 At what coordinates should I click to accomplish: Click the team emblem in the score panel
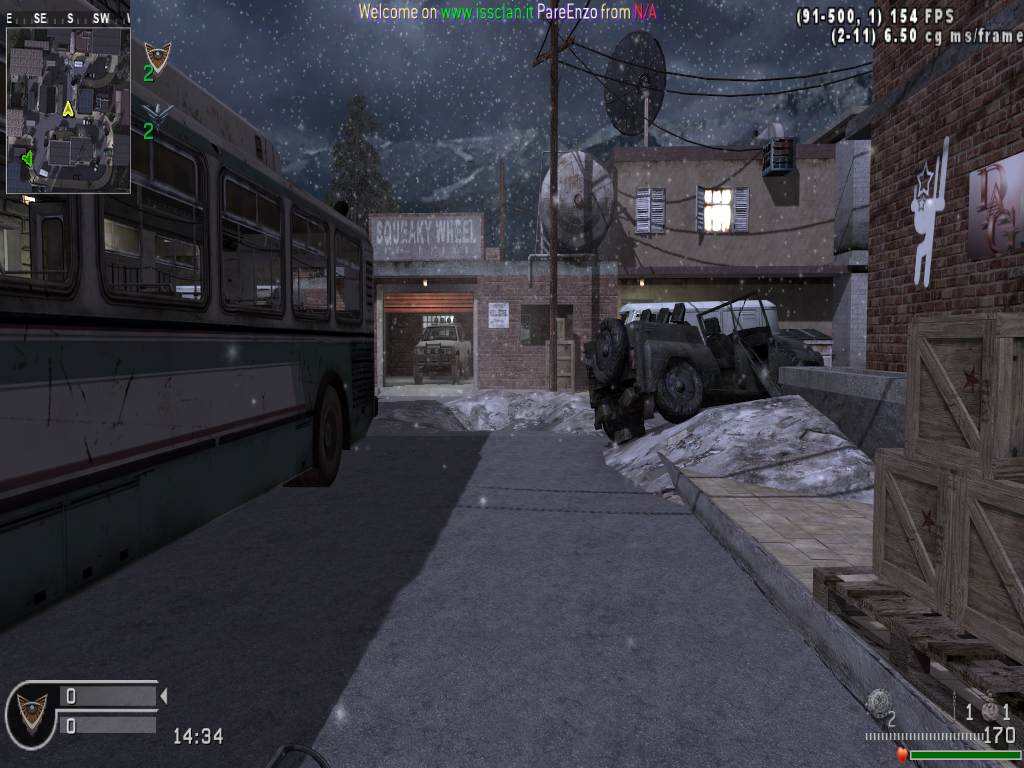coord(32,708)
